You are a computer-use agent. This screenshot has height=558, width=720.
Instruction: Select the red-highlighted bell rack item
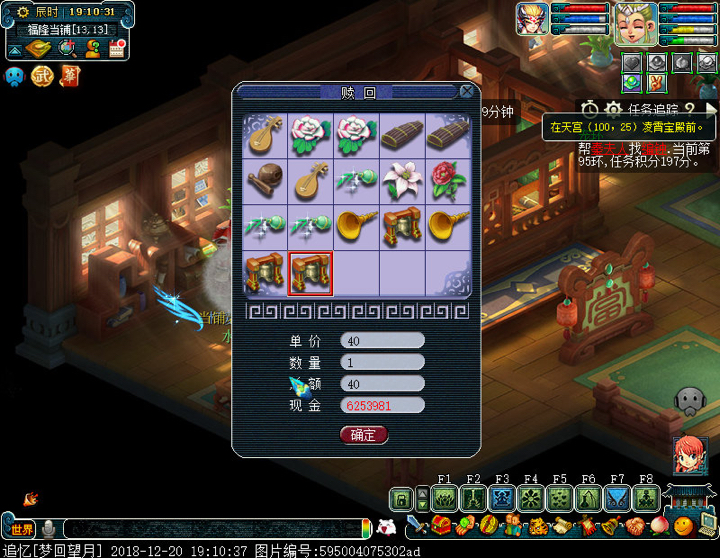(310, 272)
